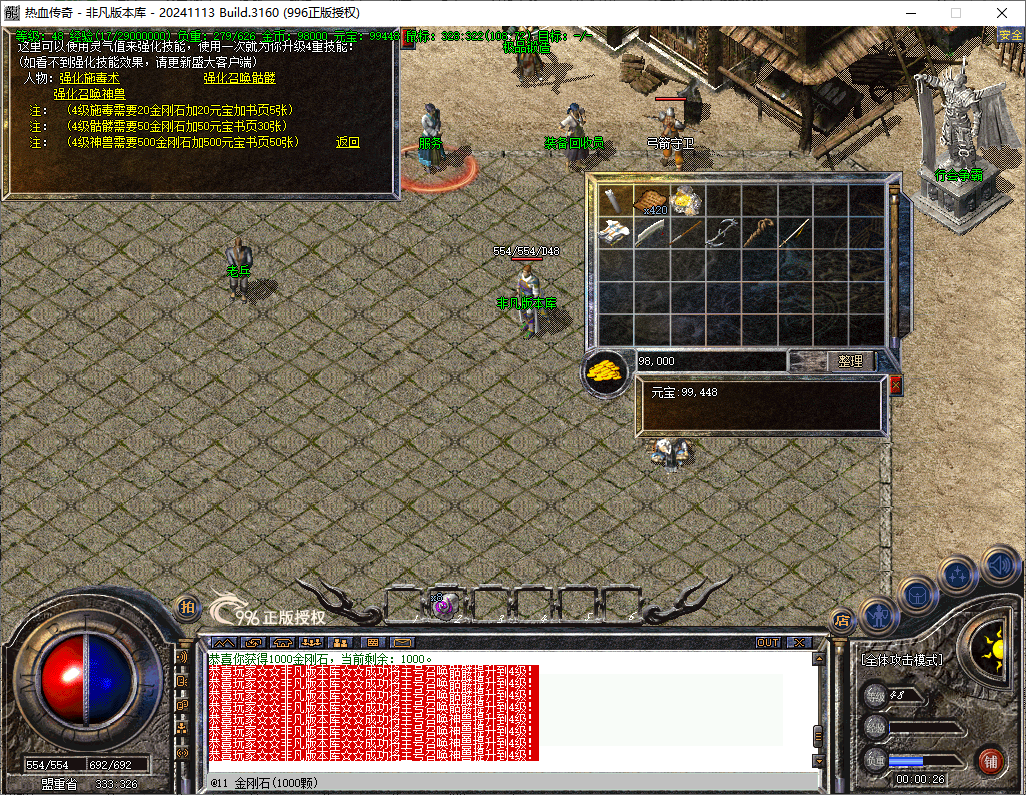The image size is (1026, 795).
Task: Open the 店 shop button
Action: [841, 620]
